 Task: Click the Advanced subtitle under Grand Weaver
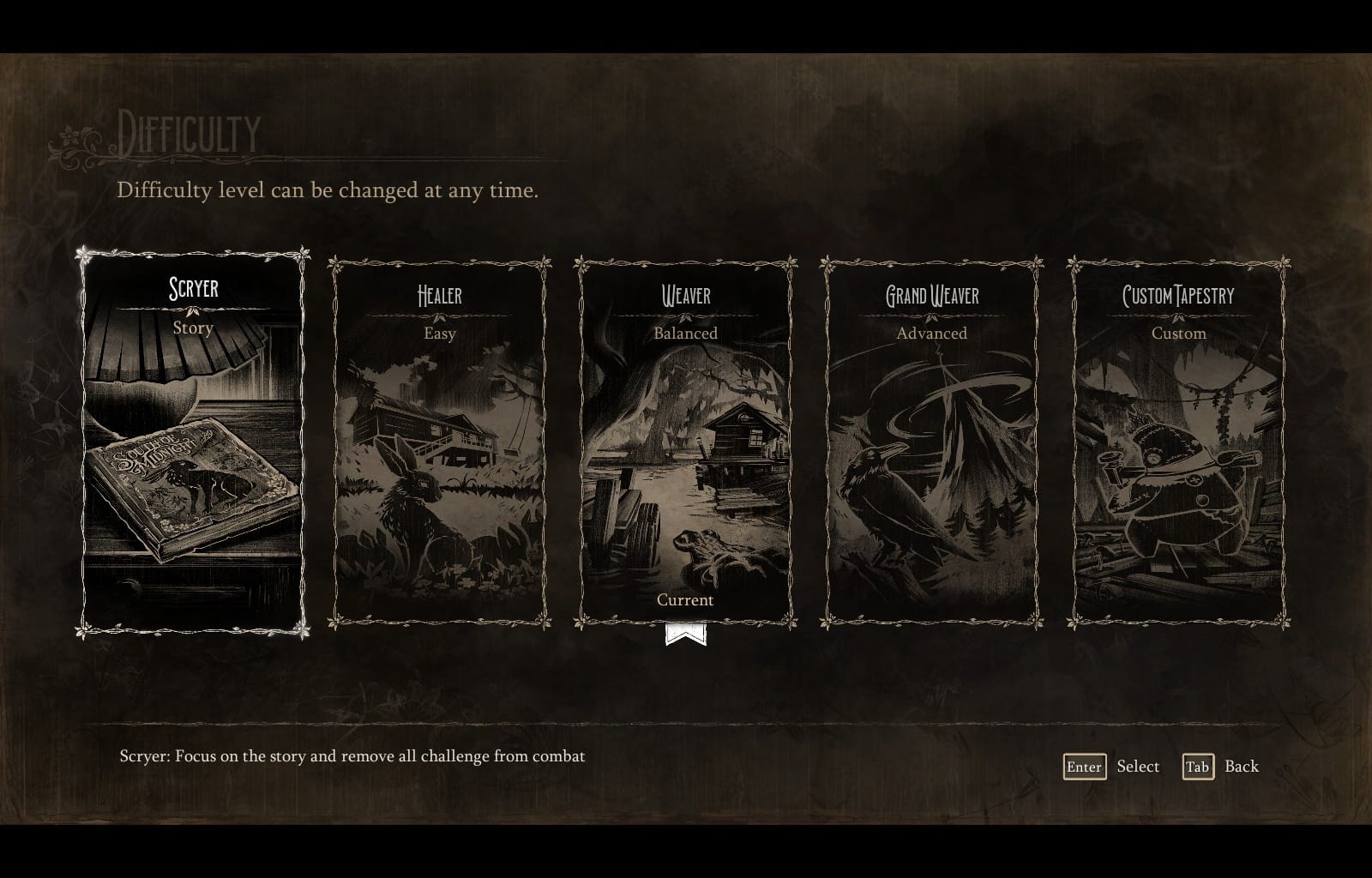(930, 334)
